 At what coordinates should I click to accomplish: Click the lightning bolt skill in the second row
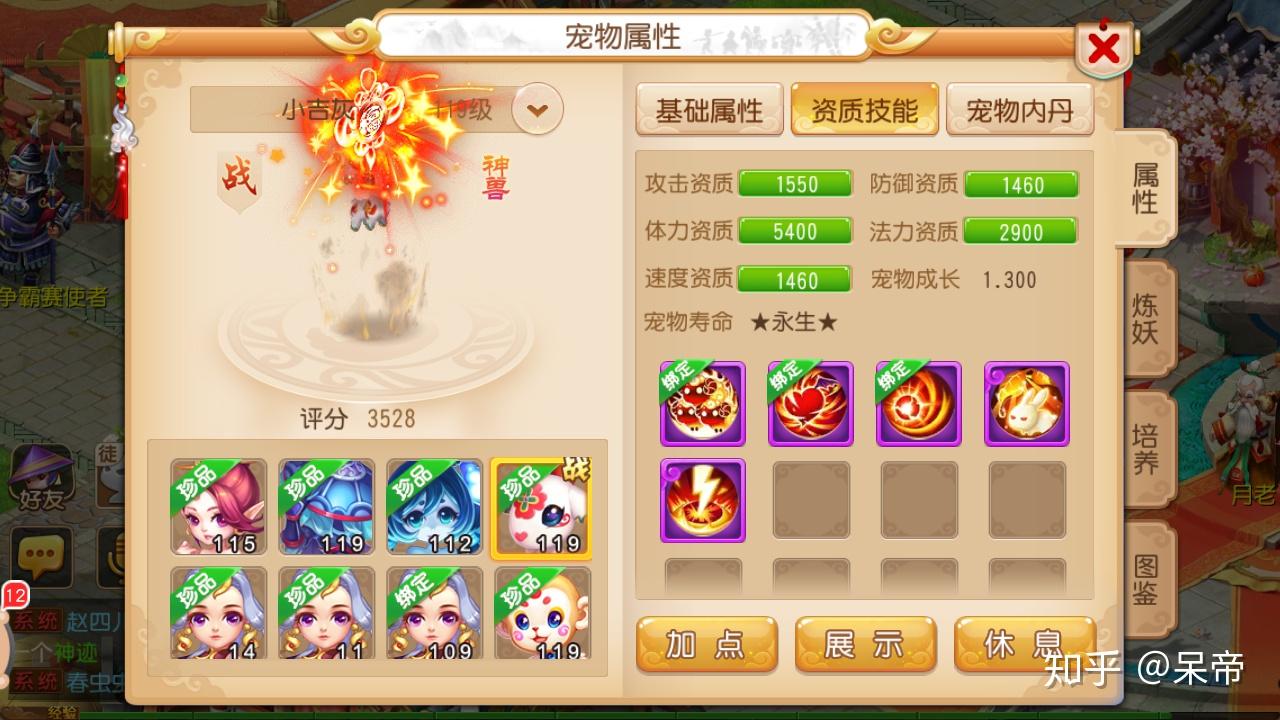point(703,499)
